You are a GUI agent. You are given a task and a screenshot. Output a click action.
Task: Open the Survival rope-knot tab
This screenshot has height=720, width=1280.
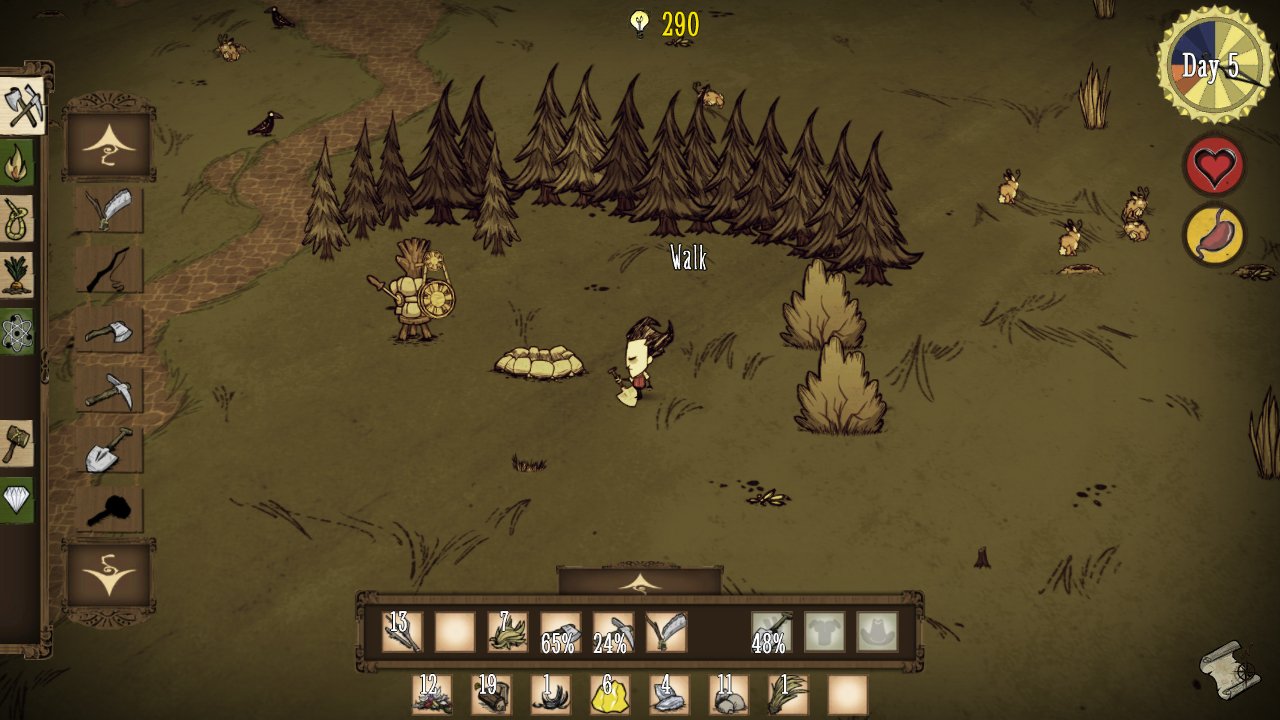click(18, 219)
